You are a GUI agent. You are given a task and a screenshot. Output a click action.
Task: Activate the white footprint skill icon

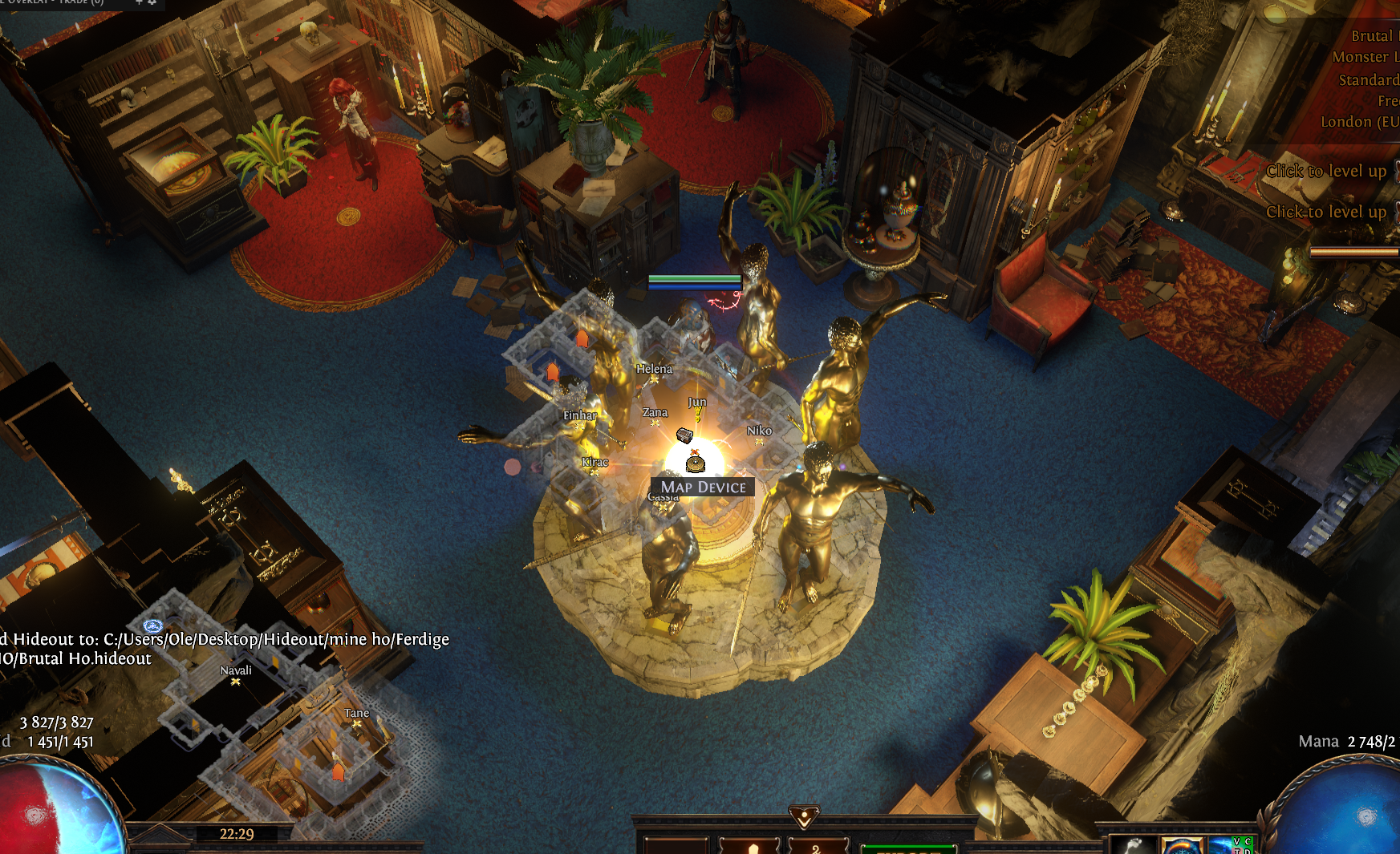pos(1131,845)
